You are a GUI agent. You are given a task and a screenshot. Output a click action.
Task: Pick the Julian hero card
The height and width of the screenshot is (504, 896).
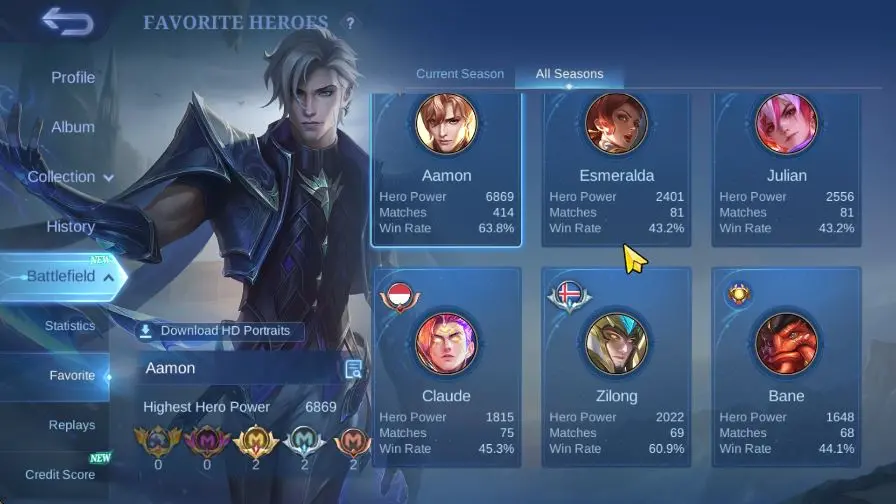786,170
